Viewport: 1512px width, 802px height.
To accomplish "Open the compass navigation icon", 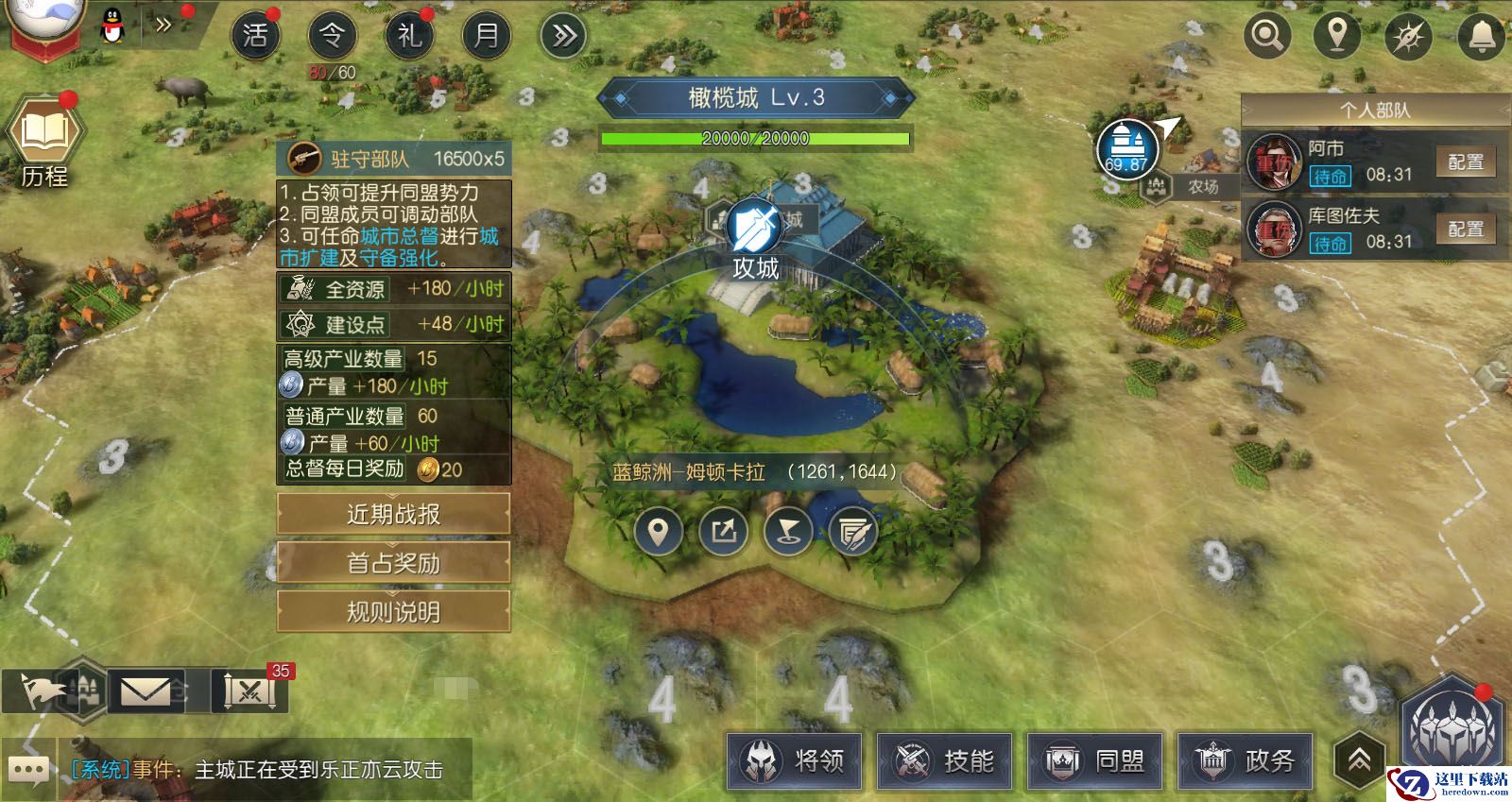I will (1408, 36).
